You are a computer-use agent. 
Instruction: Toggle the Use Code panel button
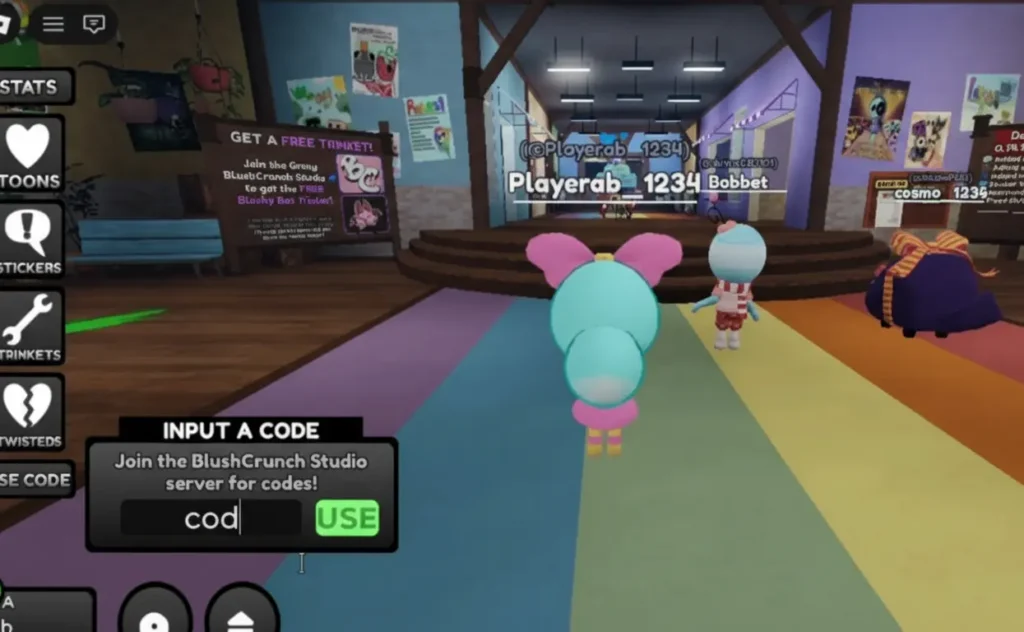[34, 480]
